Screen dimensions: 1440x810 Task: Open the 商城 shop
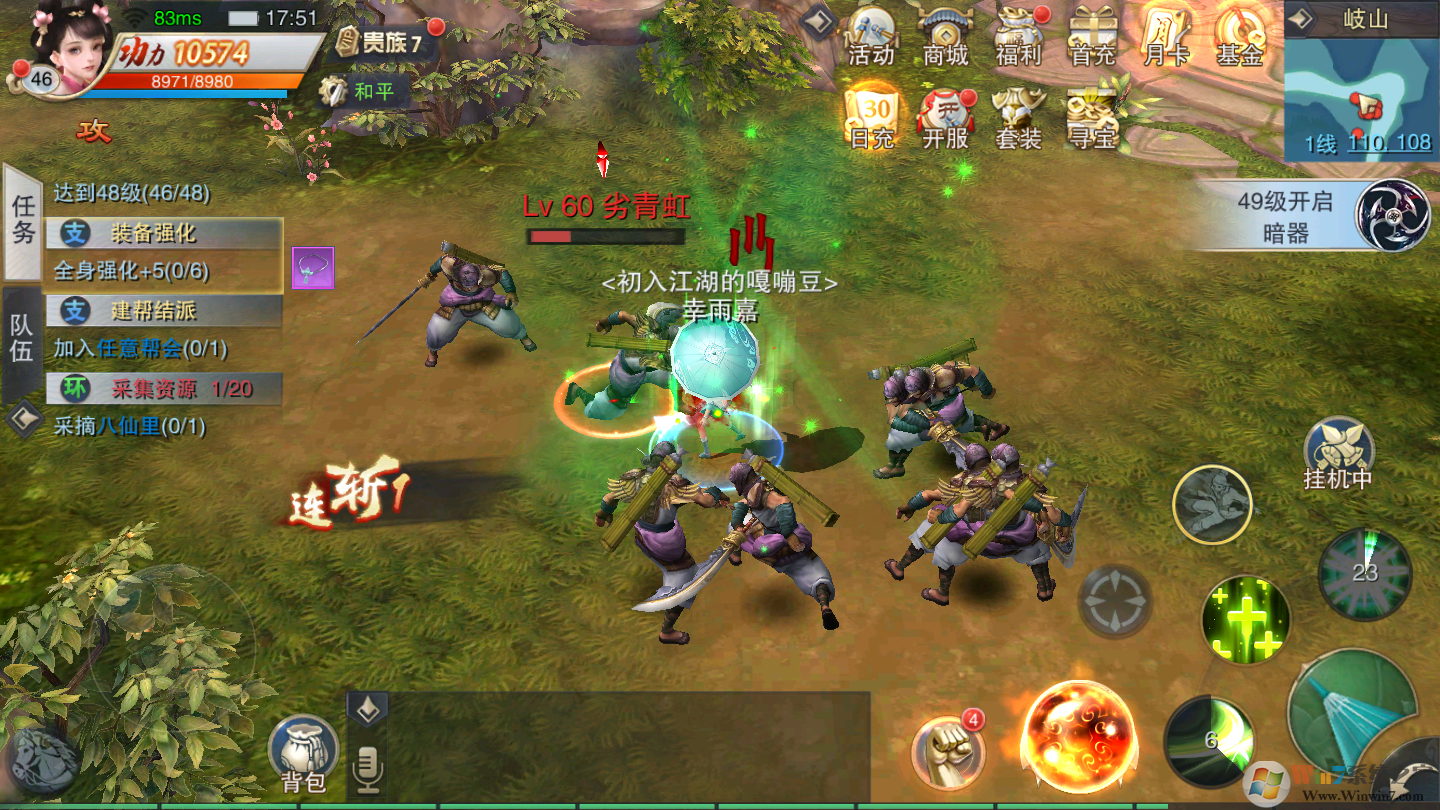tap(945, 36)
